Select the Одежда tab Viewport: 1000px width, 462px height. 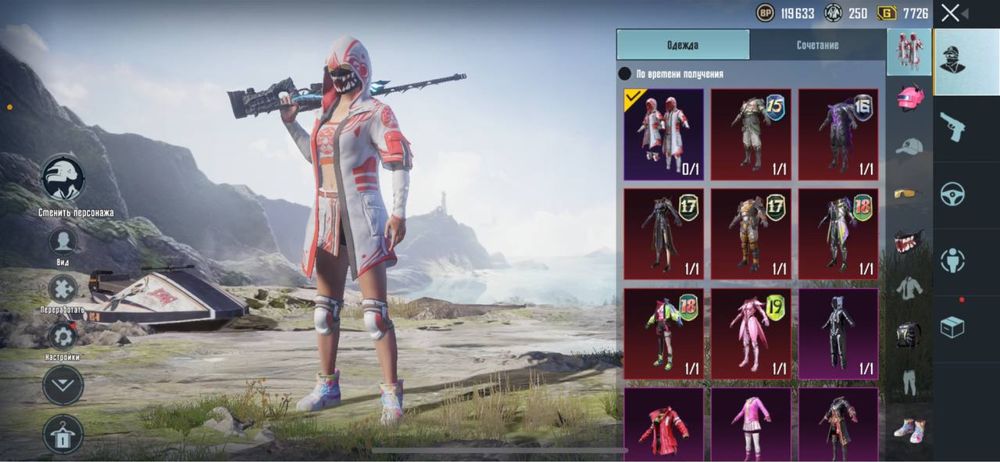[683, 45]
